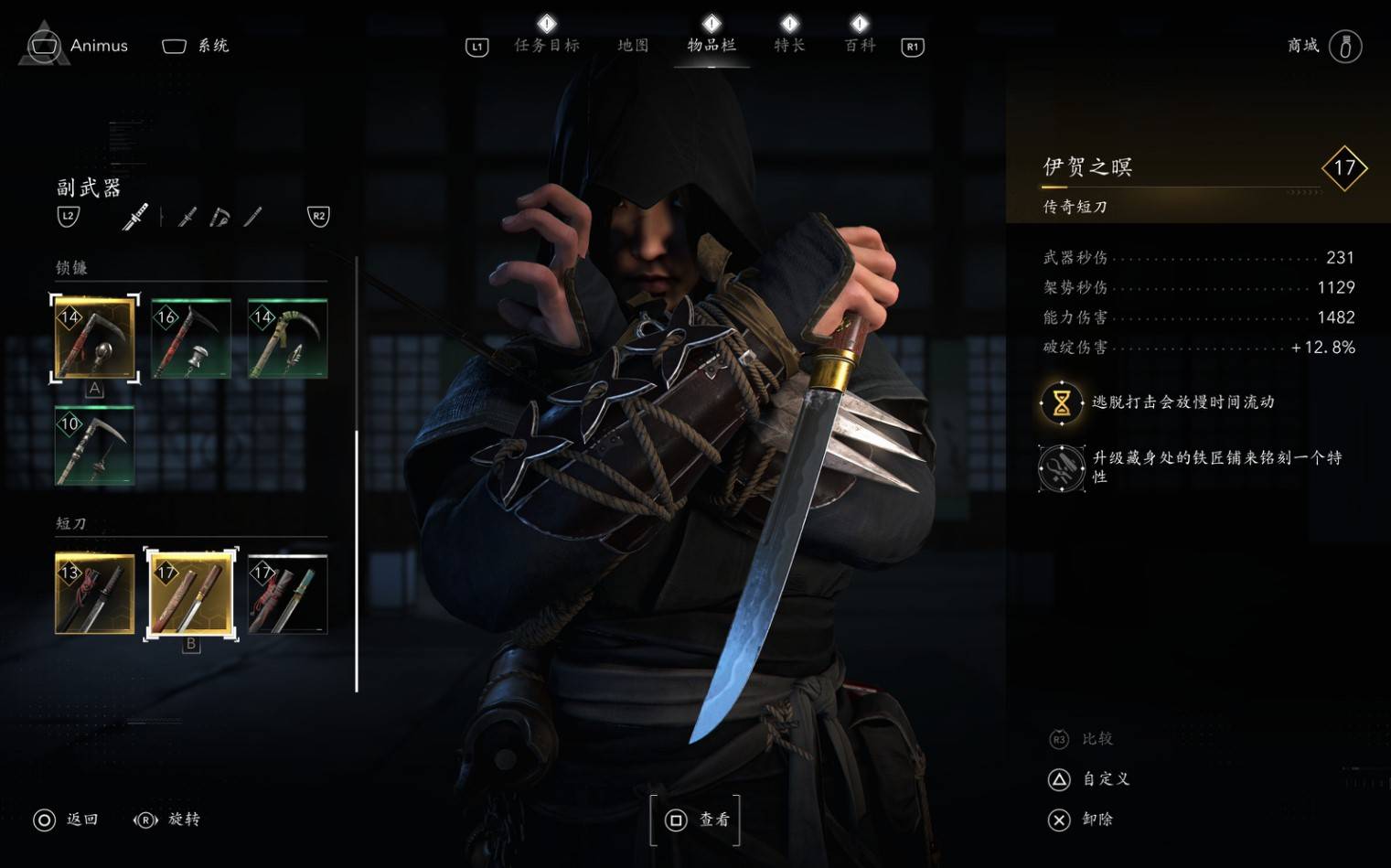Screen dimensions: 1391x868
Task: Switch to the 特长 tab
Action: click(788, 45)
